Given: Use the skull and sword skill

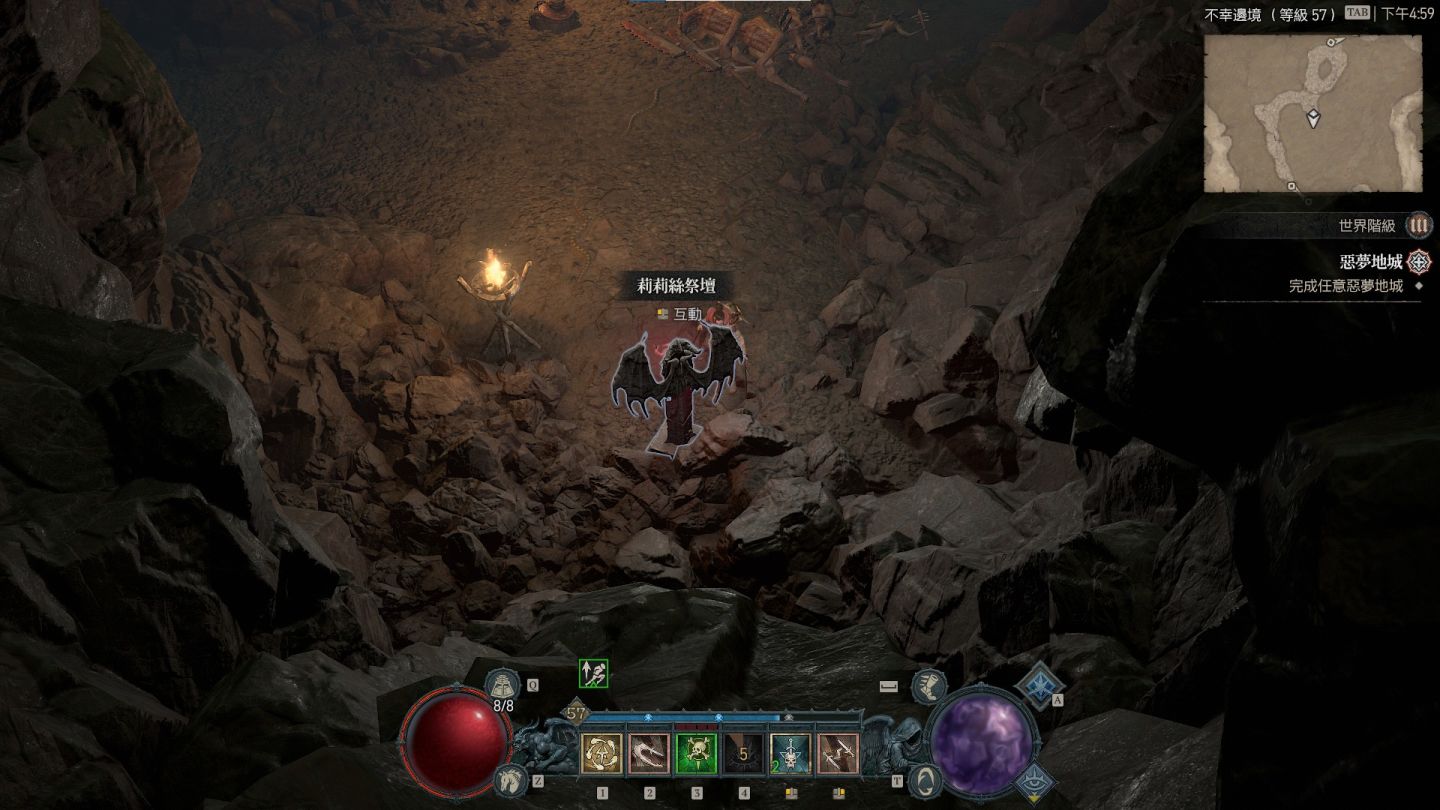Looking at the screenshot, I should [x=790, y=754].
